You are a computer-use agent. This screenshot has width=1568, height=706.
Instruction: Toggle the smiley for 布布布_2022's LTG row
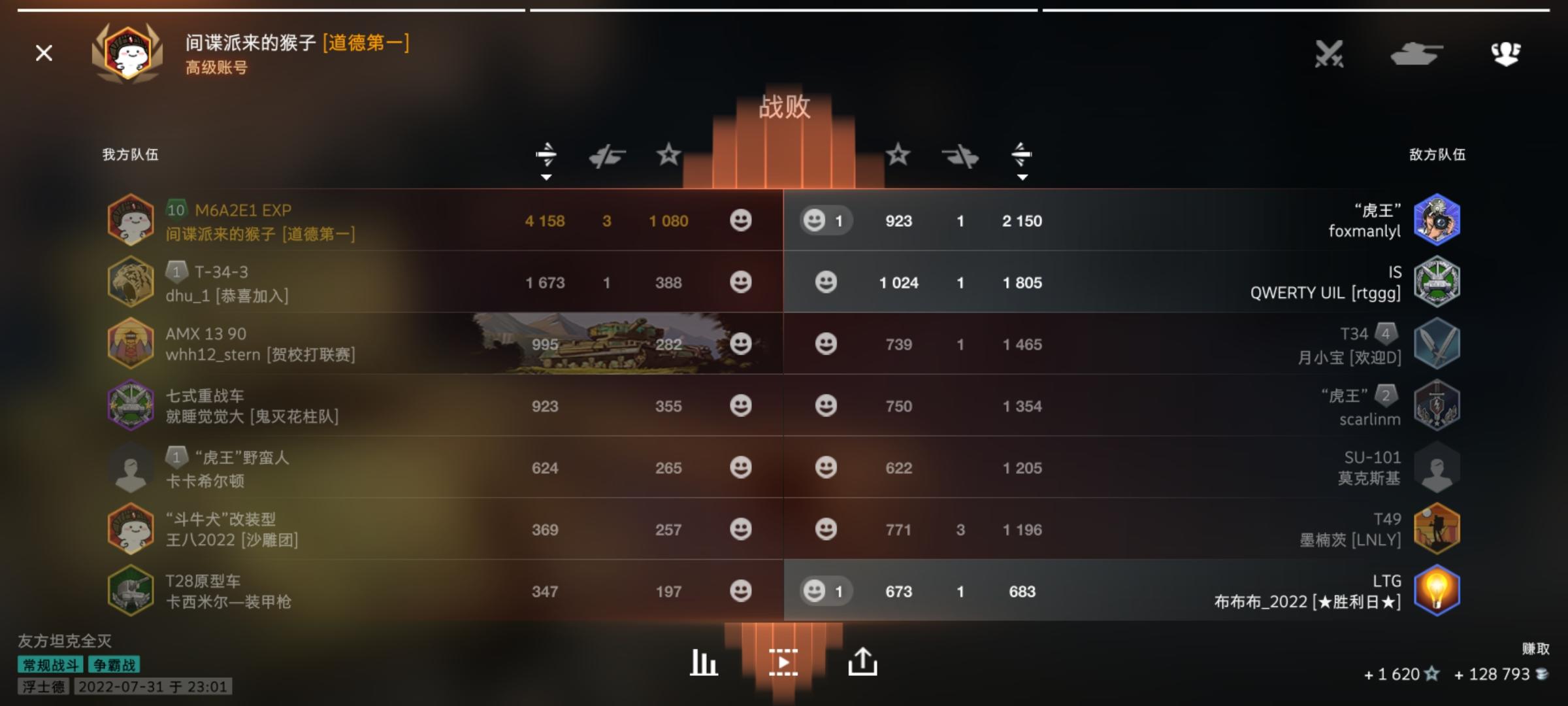814,592
